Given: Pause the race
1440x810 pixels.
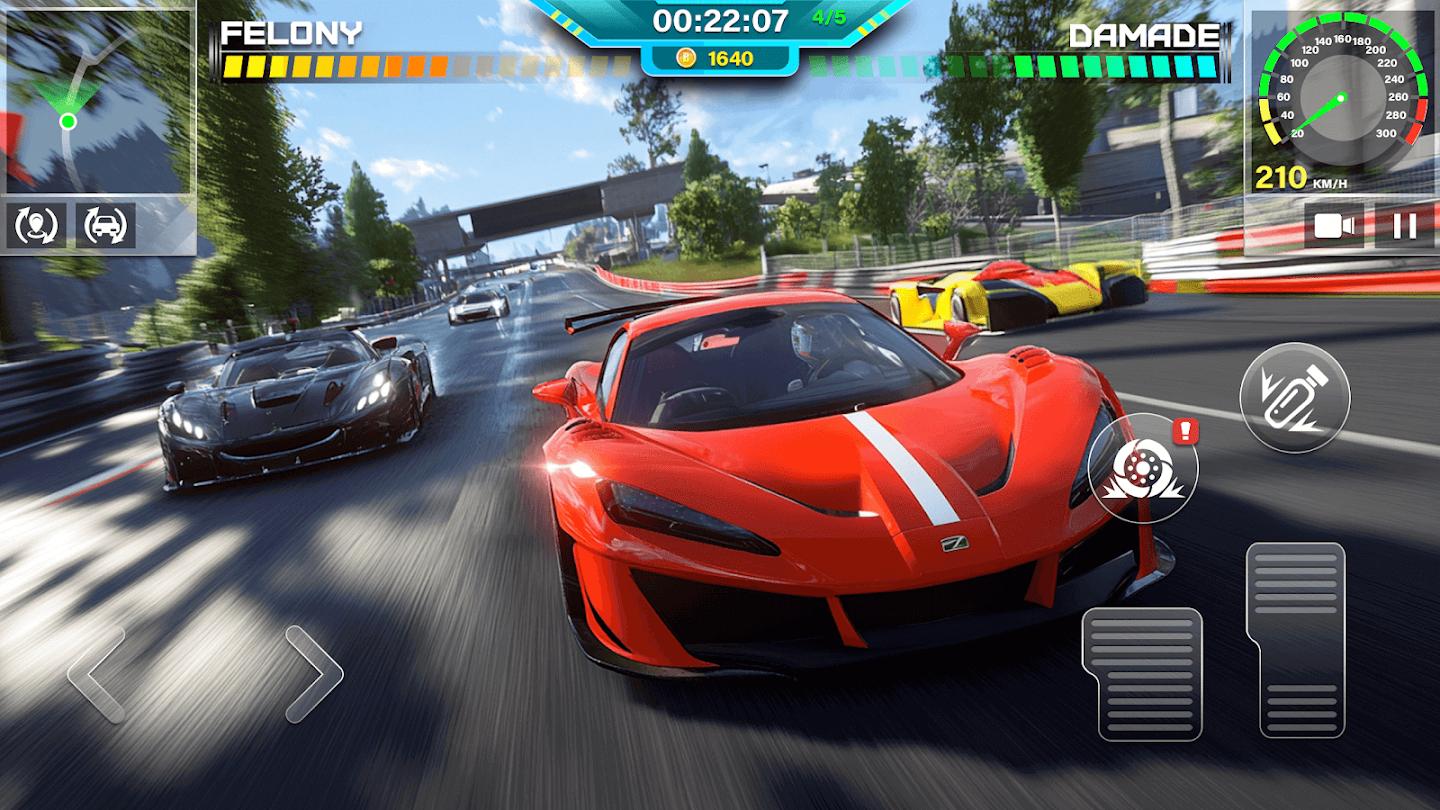Looking at the screenshot, I should coord(1404,226).
